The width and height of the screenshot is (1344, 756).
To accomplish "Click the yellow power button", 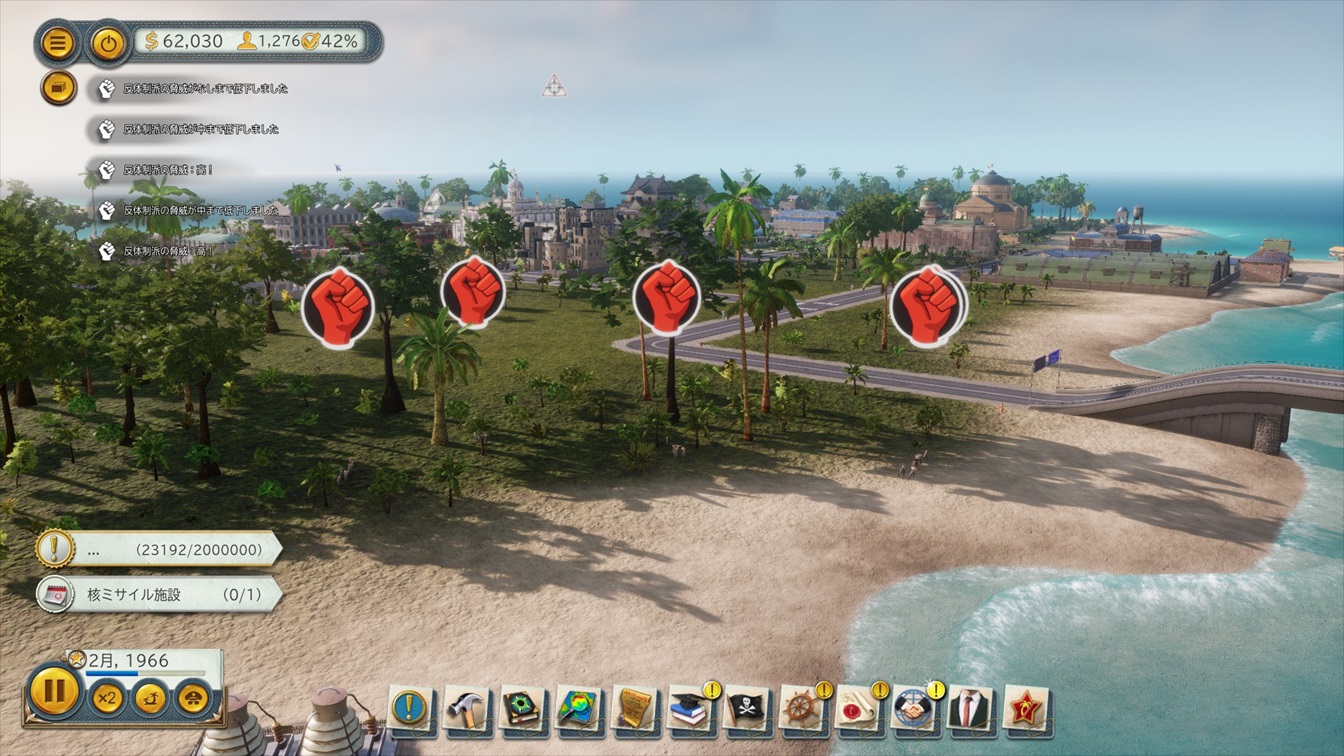I will (107, 43).
